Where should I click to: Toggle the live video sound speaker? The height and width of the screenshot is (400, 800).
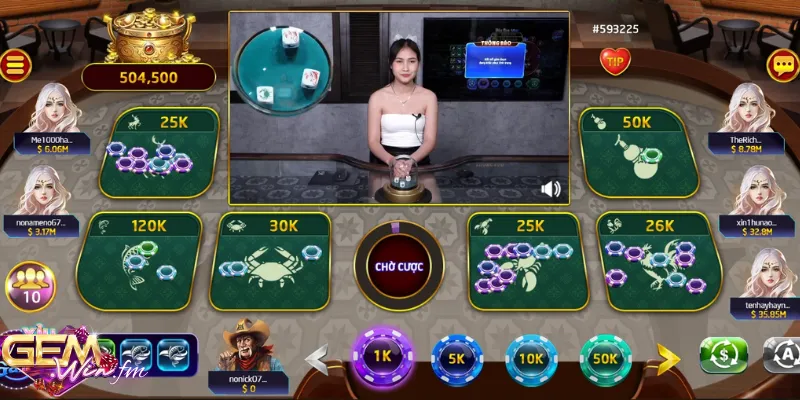(x=550, y=188)
